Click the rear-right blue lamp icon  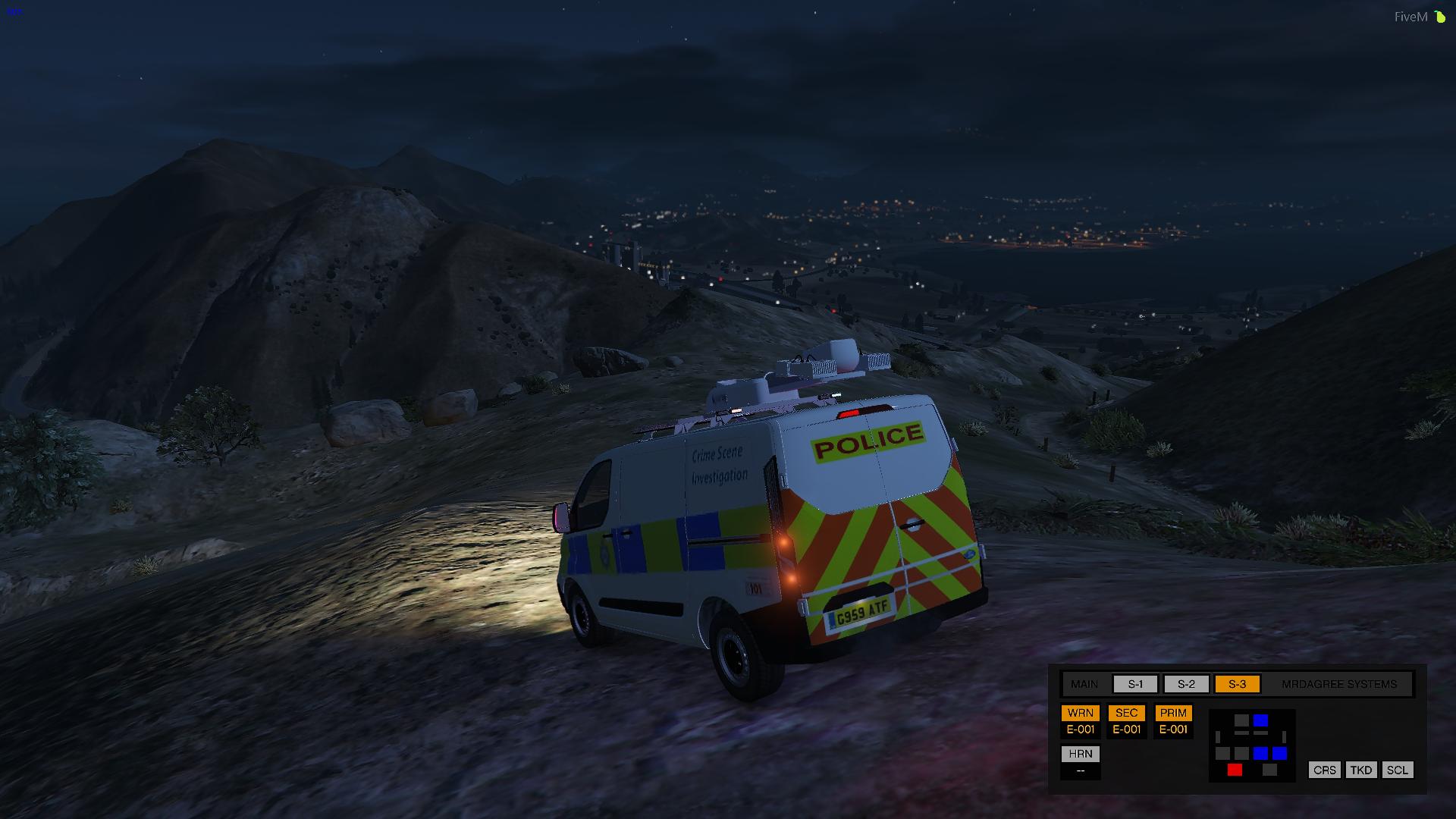1279,753
